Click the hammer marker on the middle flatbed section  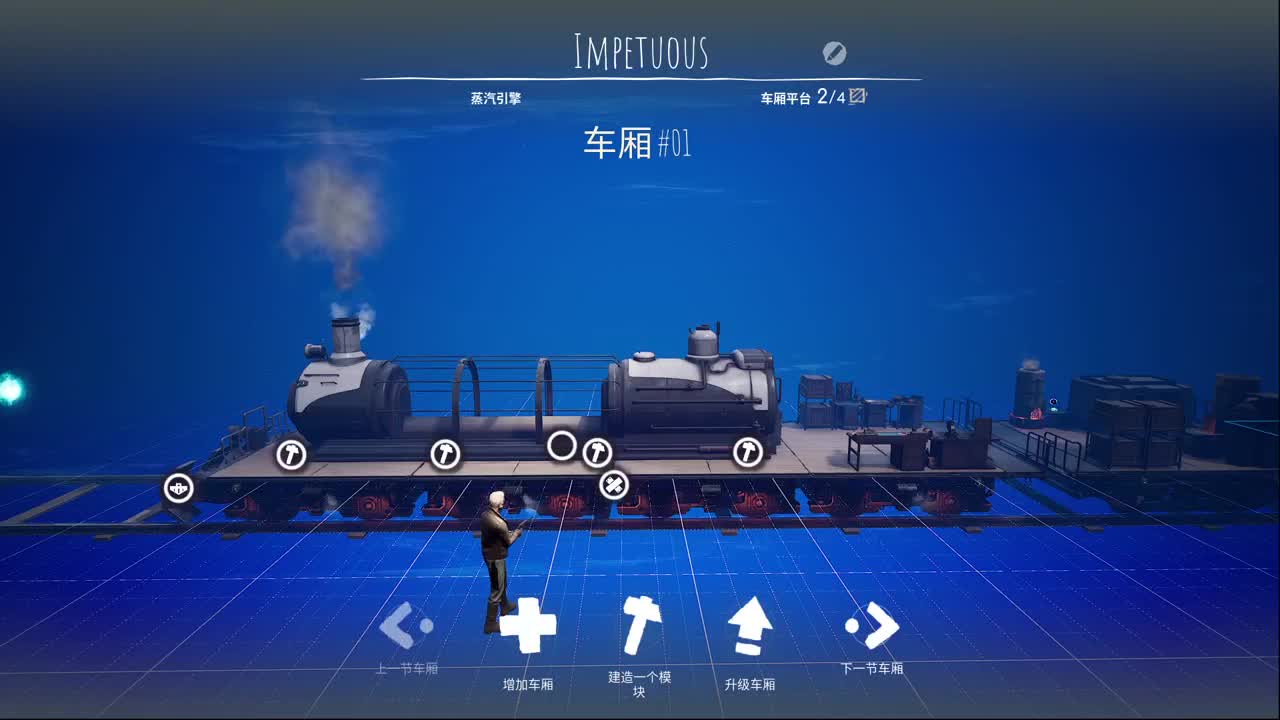click(x=447, y=453)
